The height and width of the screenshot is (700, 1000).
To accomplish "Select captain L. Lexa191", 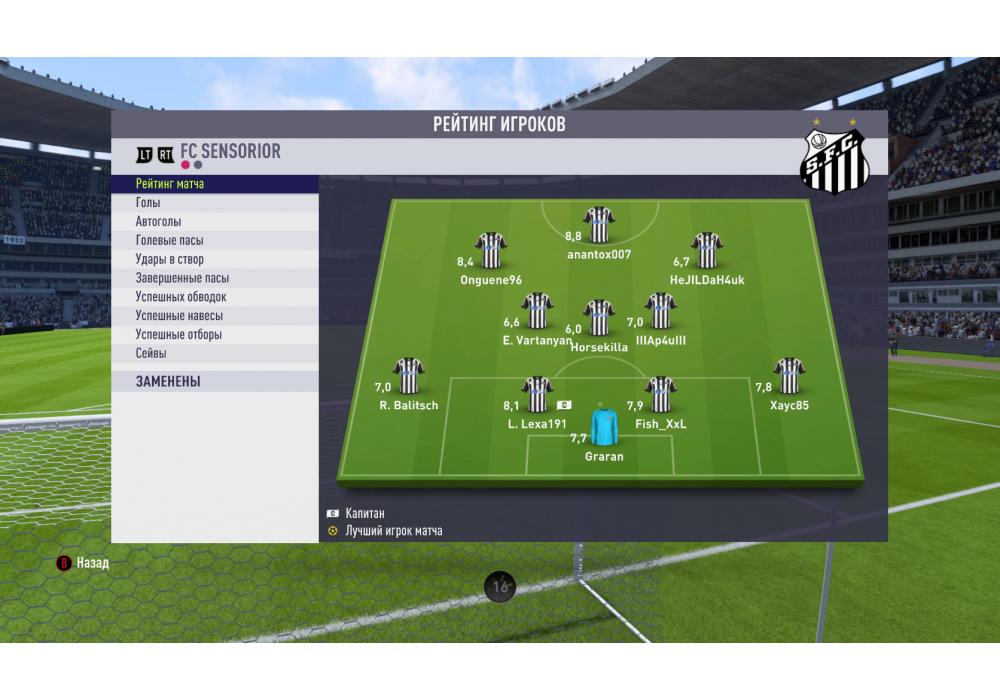I will (x=538, y=395).
